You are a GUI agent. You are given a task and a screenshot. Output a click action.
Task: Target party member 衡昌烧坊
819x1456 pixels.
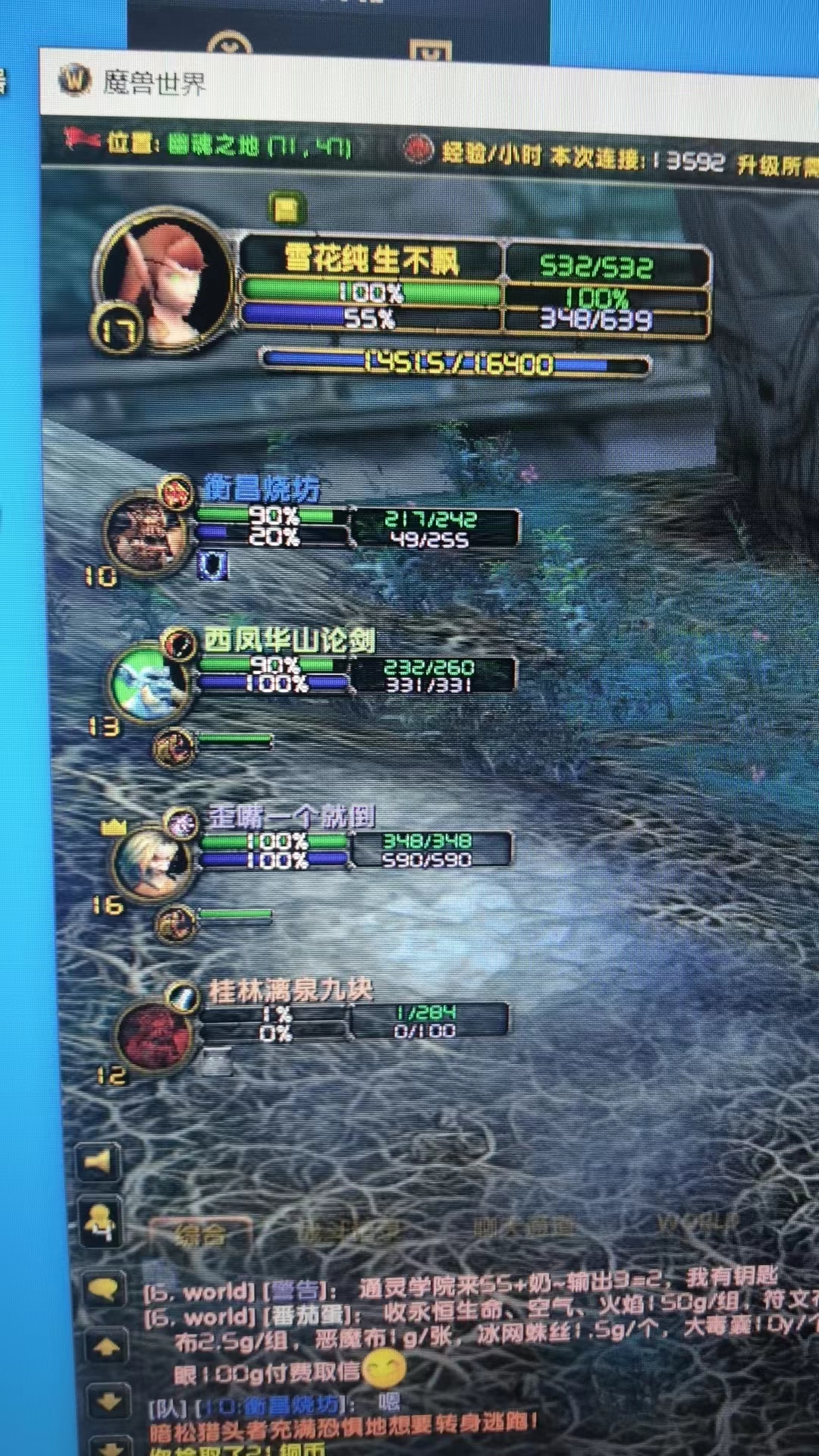[148, 531]
